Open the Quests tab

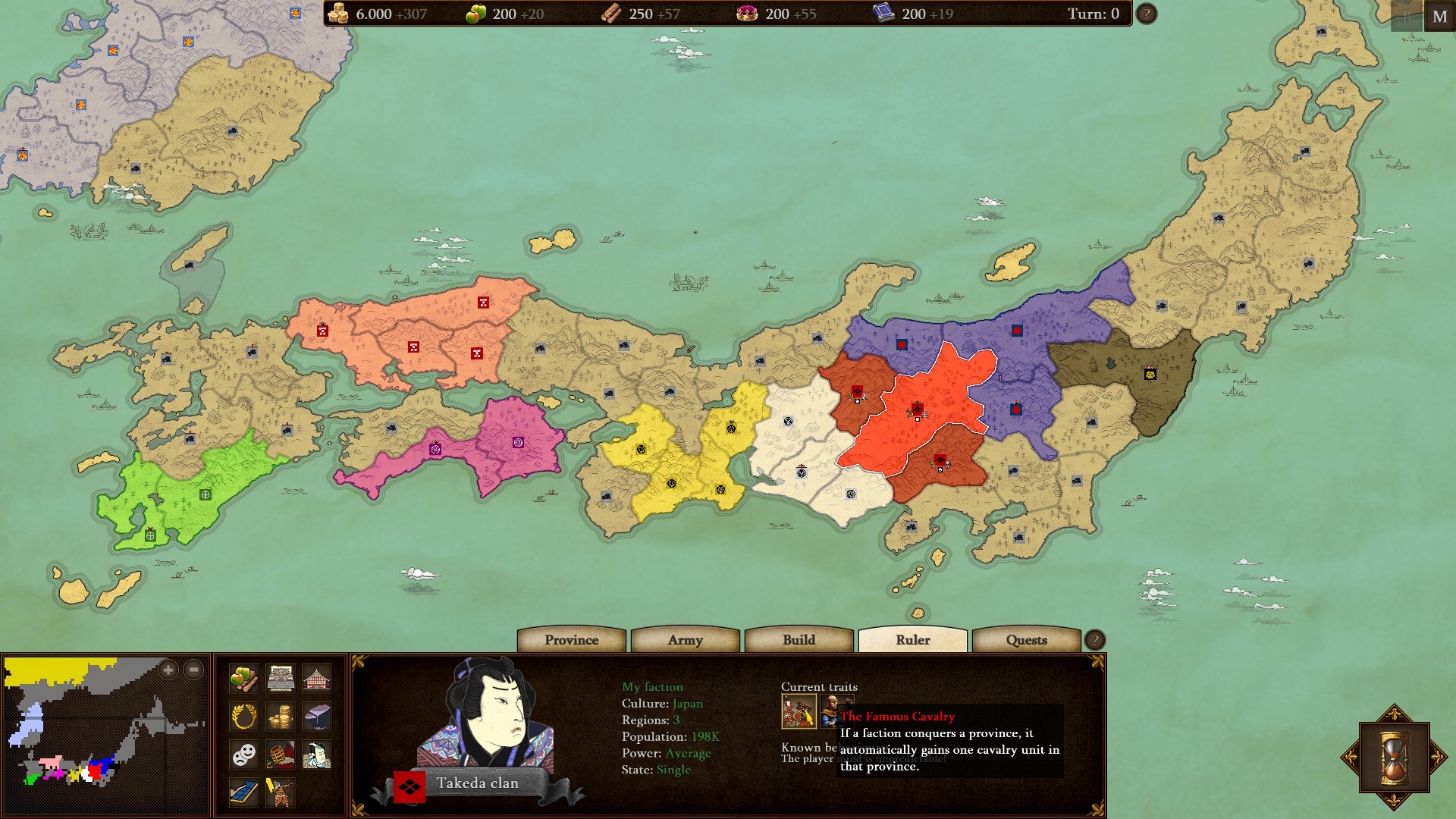[1028, 641]
